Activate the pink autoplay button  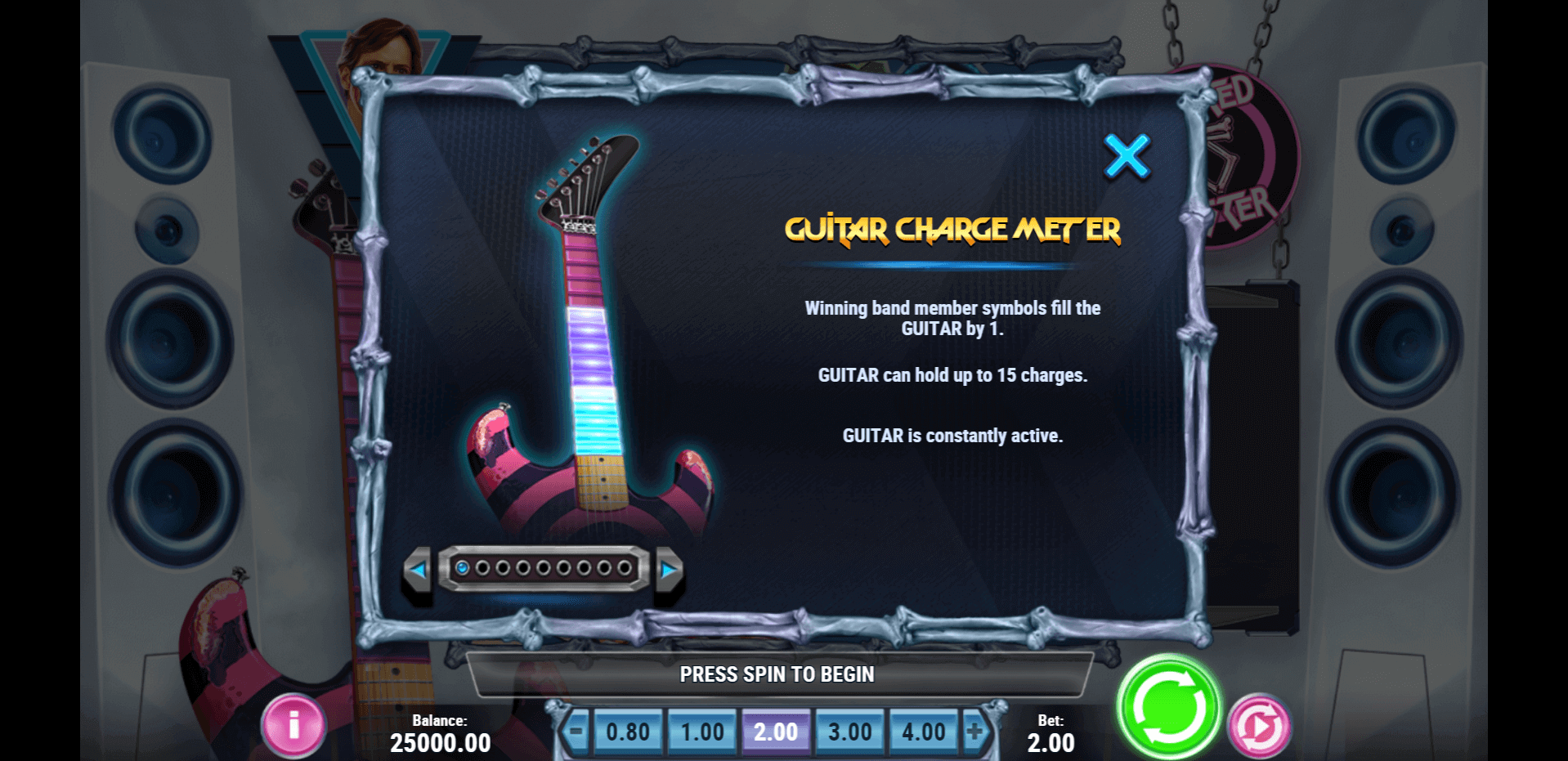(x=1259, y=726)
